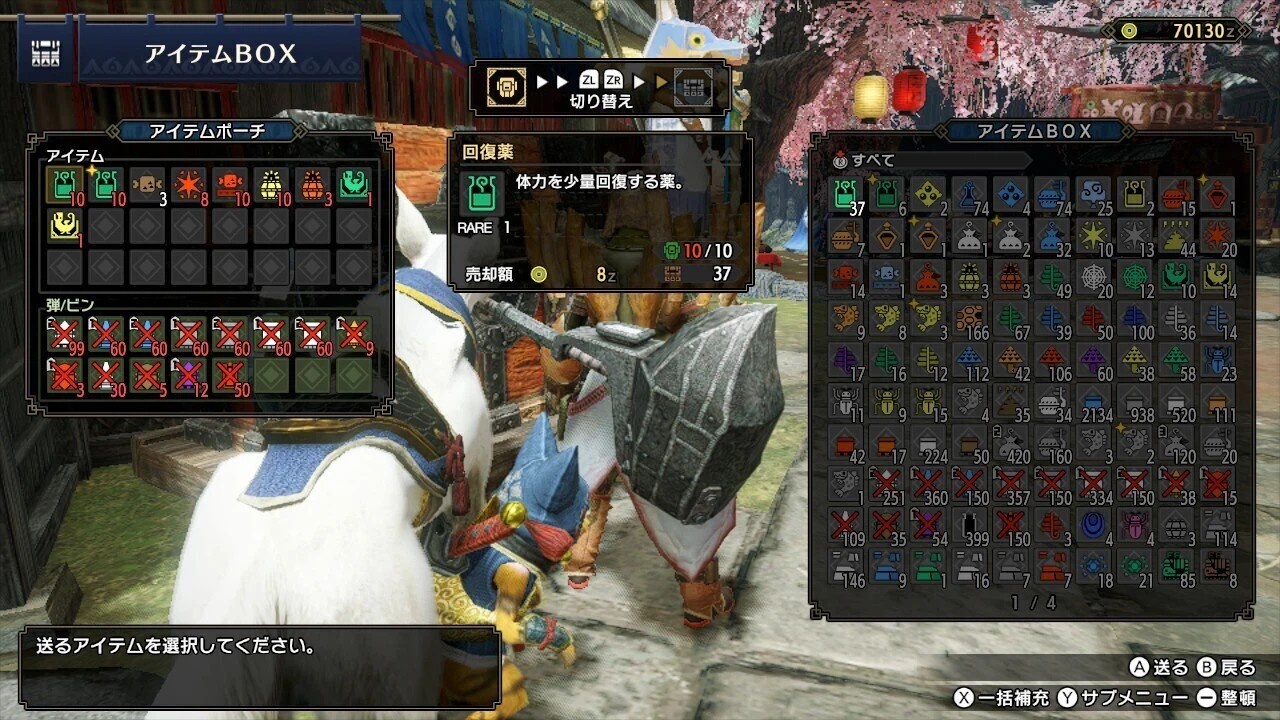Pick the yellow barrel bomb with 10

tap(271, 184)
